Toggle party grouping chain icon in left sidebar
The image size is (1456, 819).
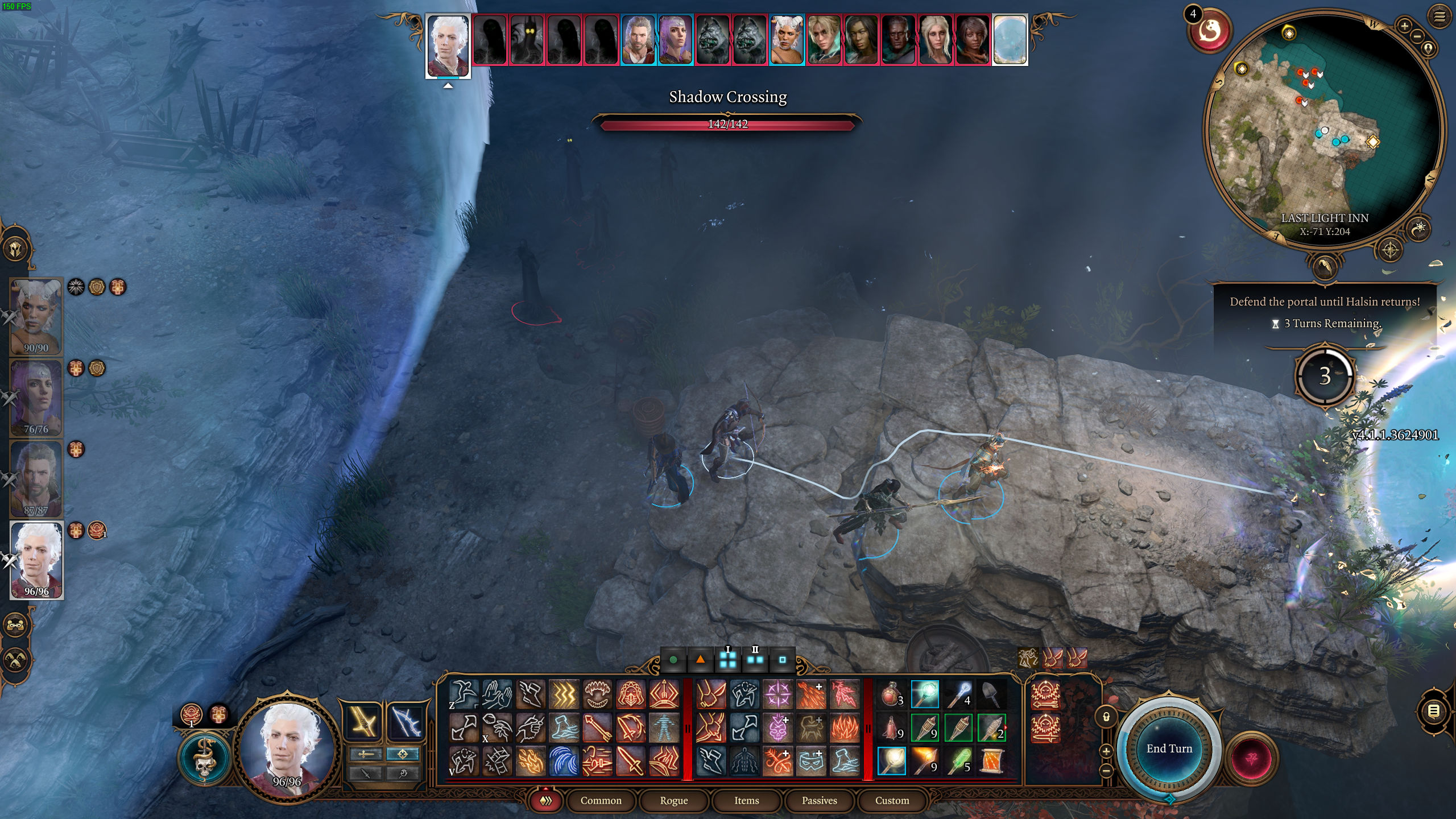coord(15,625)
